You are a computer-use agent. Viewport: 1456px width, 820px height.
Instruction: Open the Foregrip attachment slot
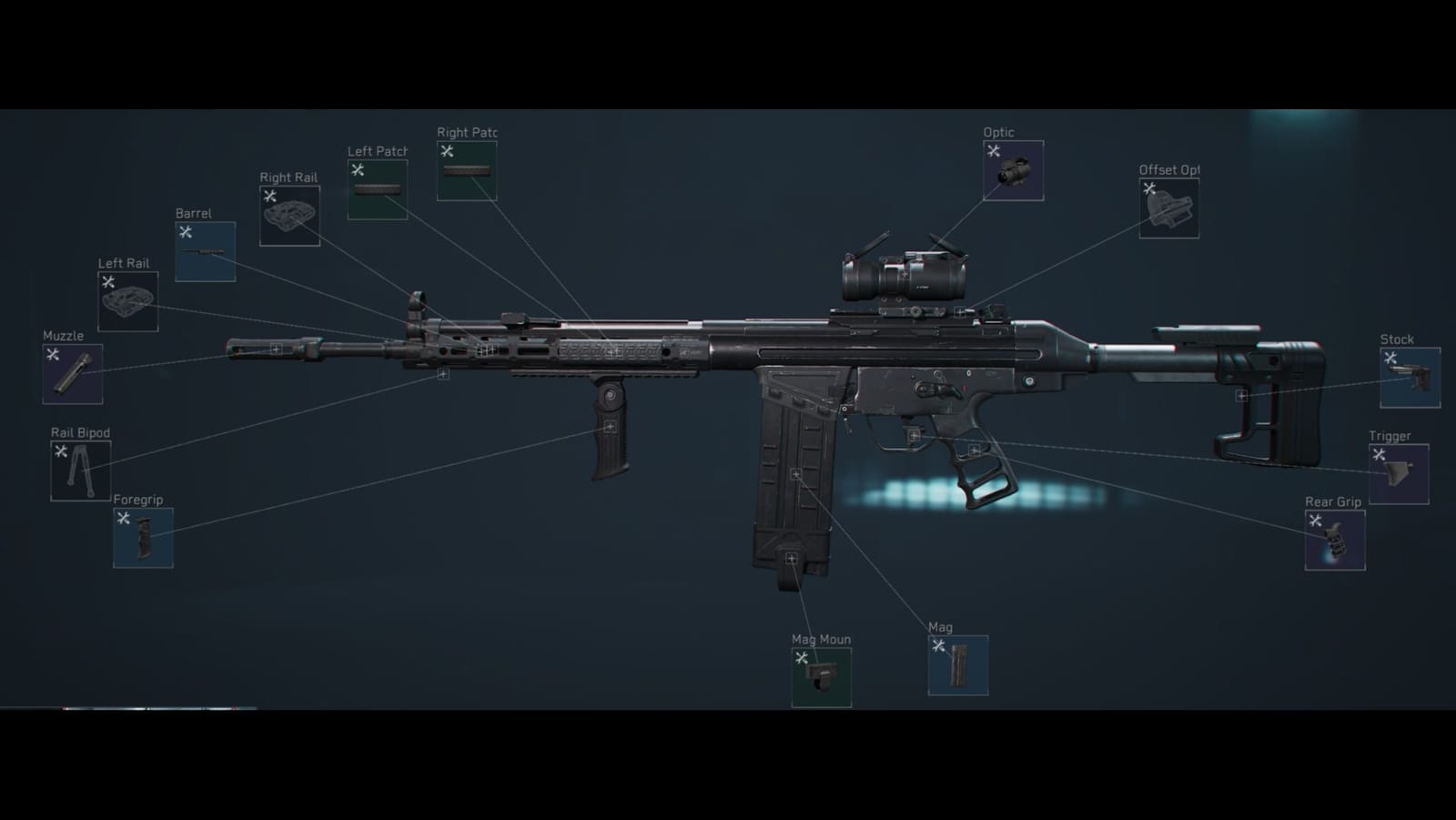143,538
